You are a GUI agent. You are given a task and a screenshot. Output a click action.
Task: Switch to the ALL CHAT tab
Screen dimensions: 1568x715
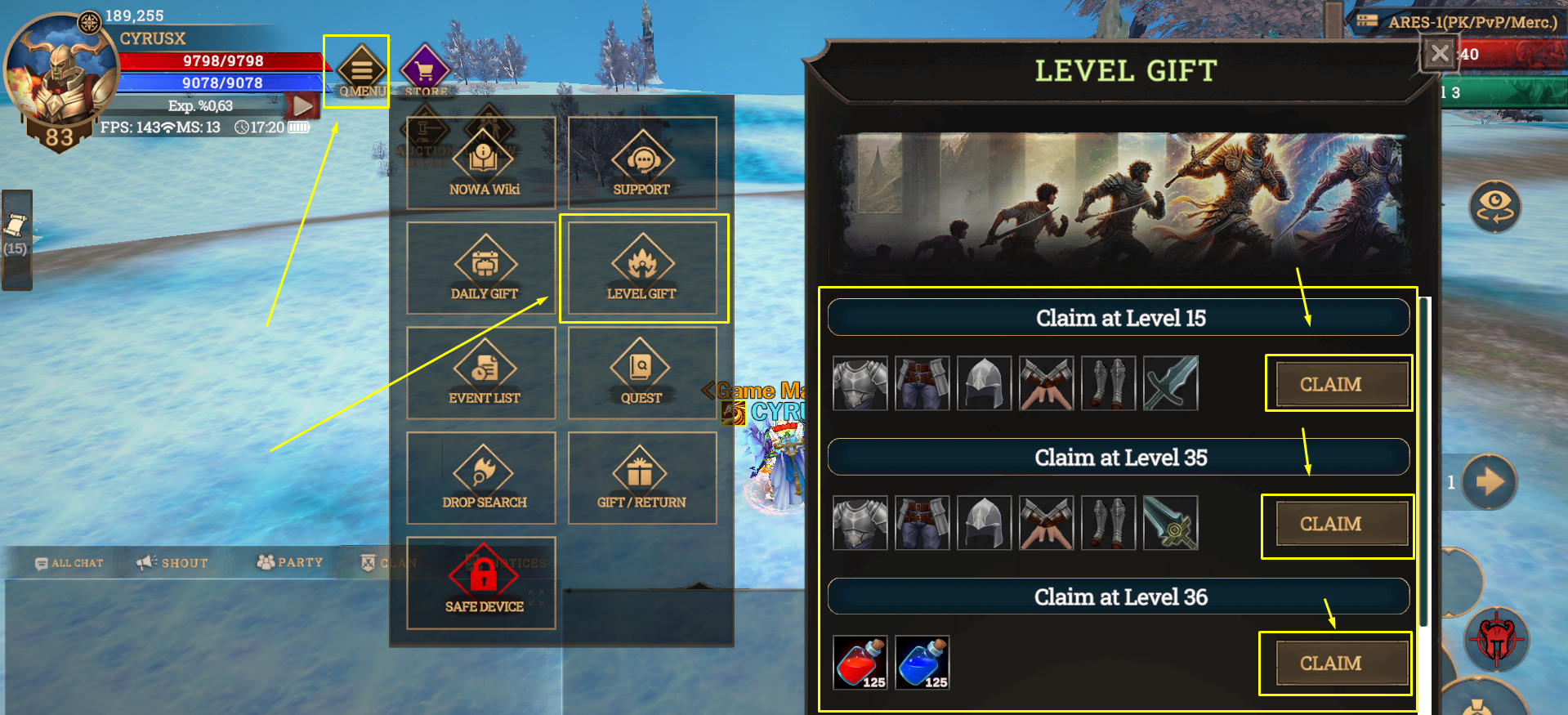click(x=69, y=563)
